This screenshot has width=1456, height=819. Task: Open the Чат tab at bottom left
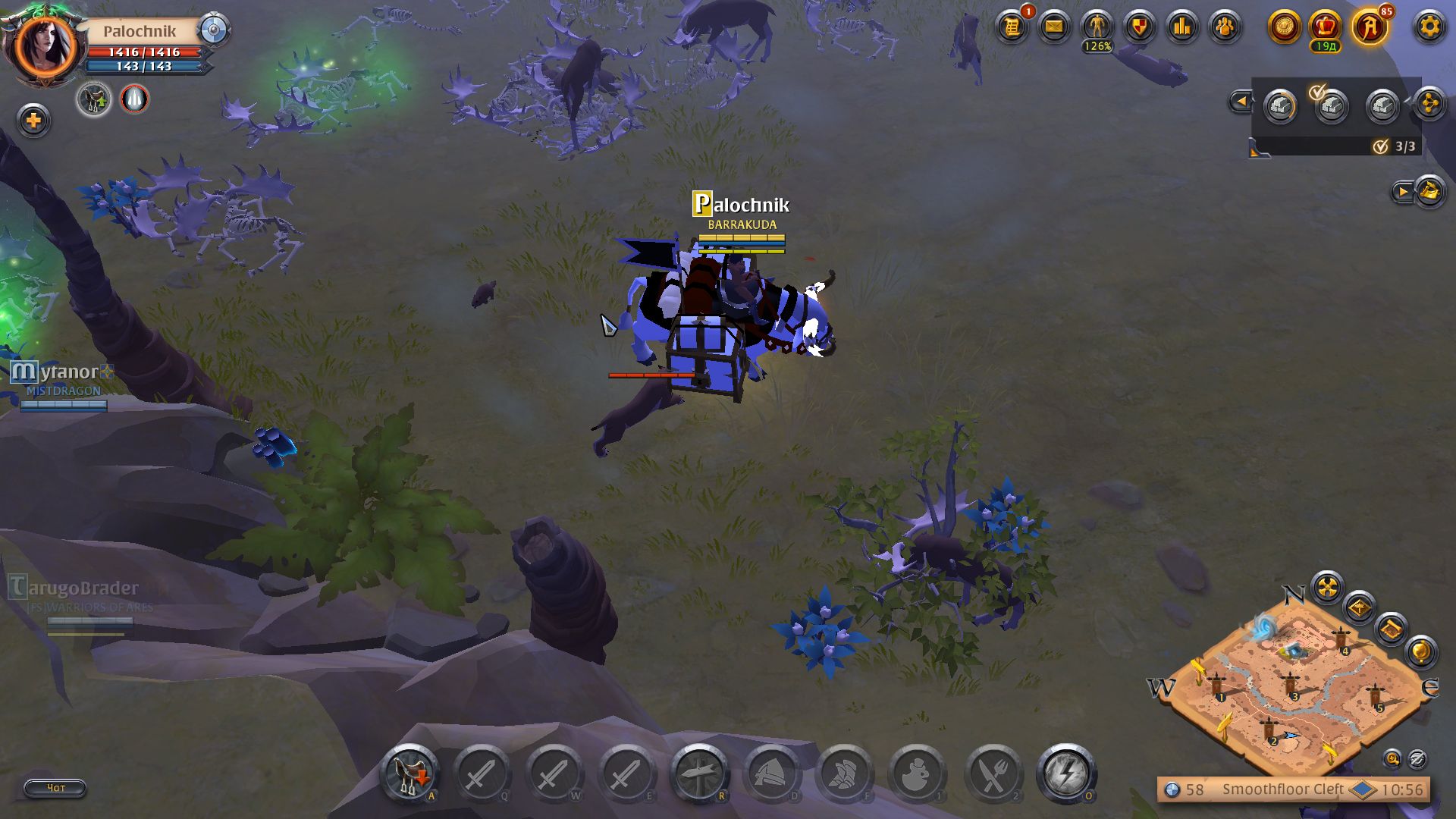(x=55, y=789)
